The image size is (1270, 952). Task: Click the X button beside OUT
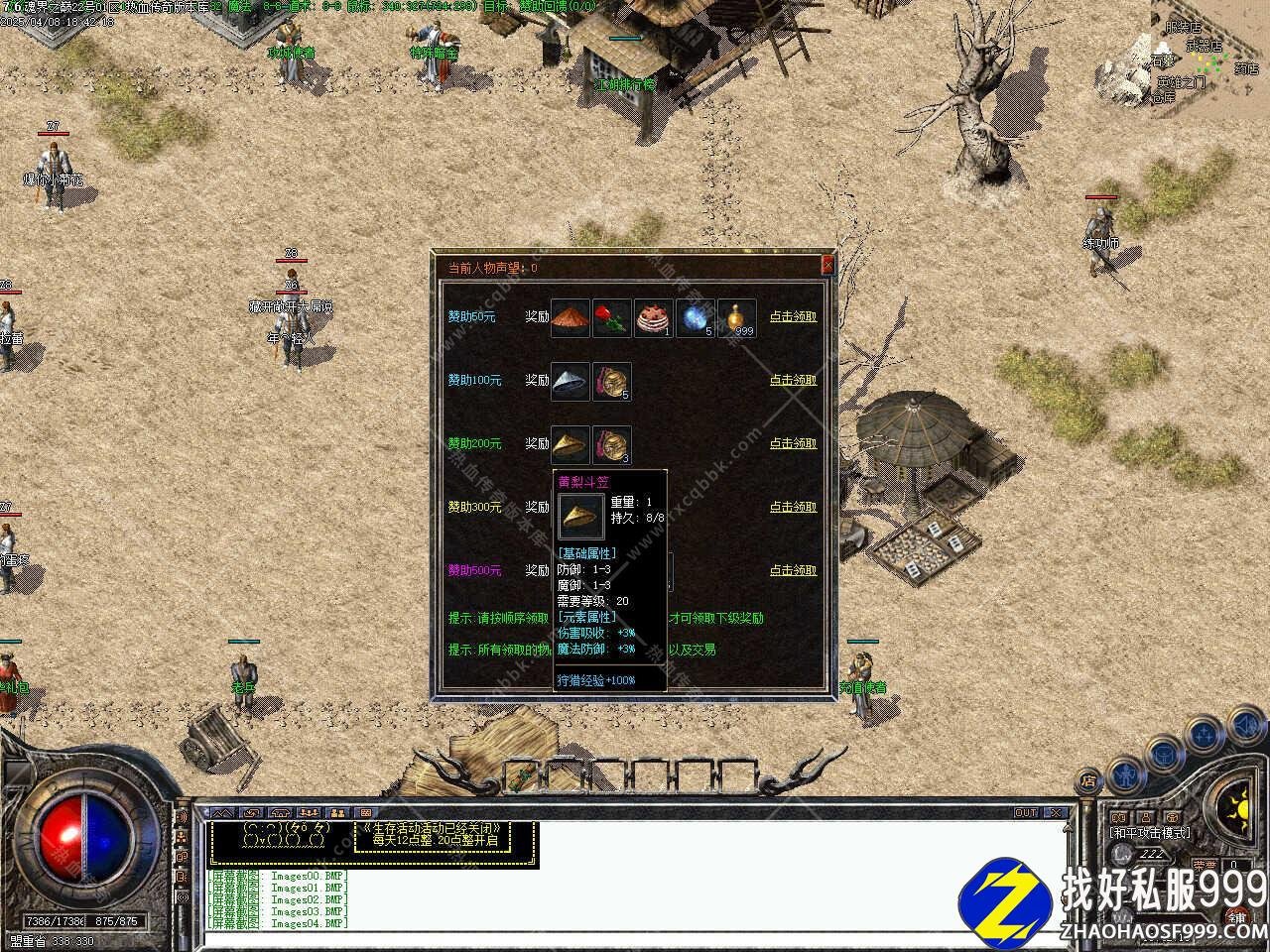pyautogui.click(x=1056, y=813)
